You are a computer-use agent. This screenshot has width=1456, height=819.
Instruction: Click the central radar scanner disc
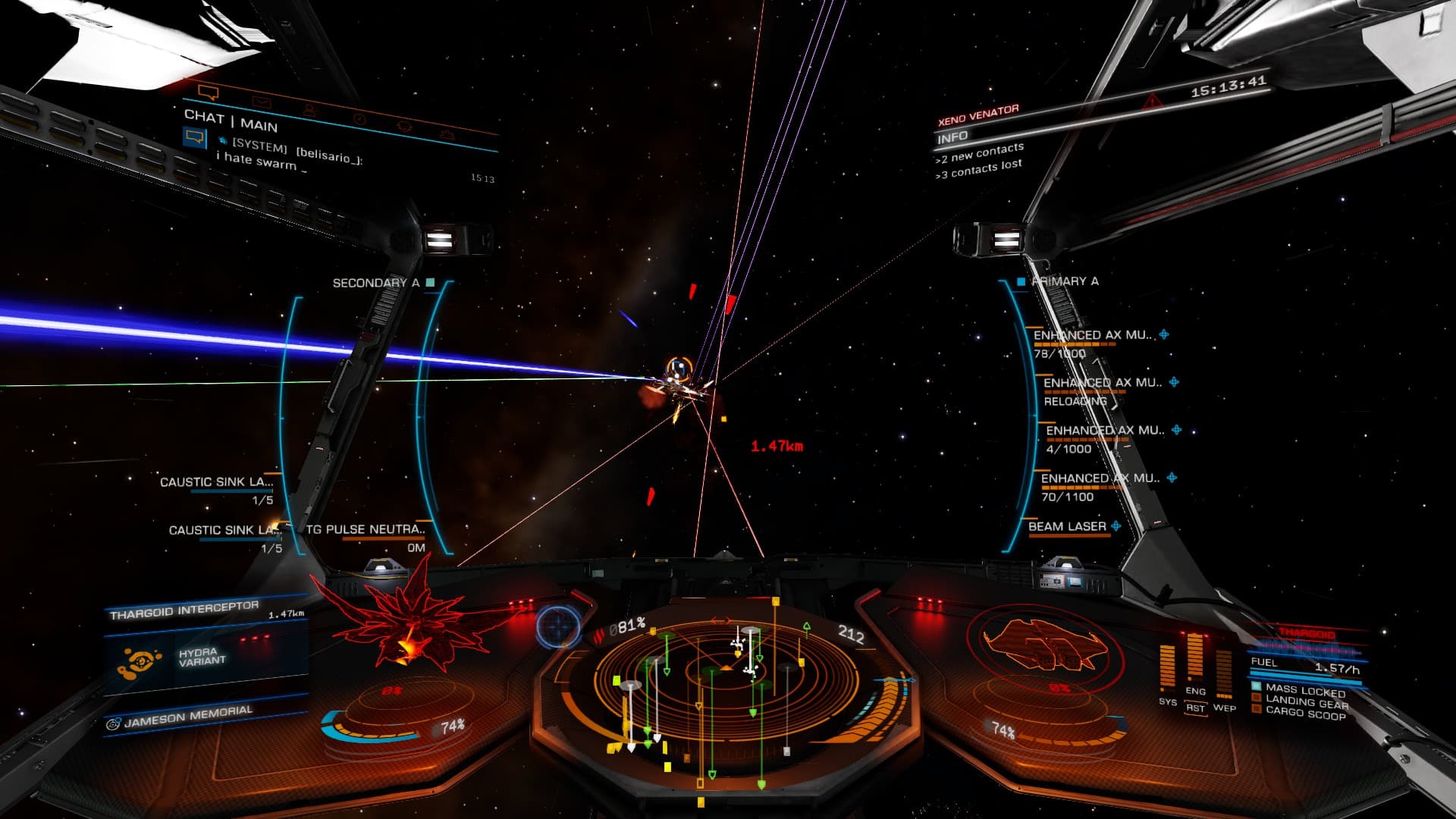click(726, 675)
